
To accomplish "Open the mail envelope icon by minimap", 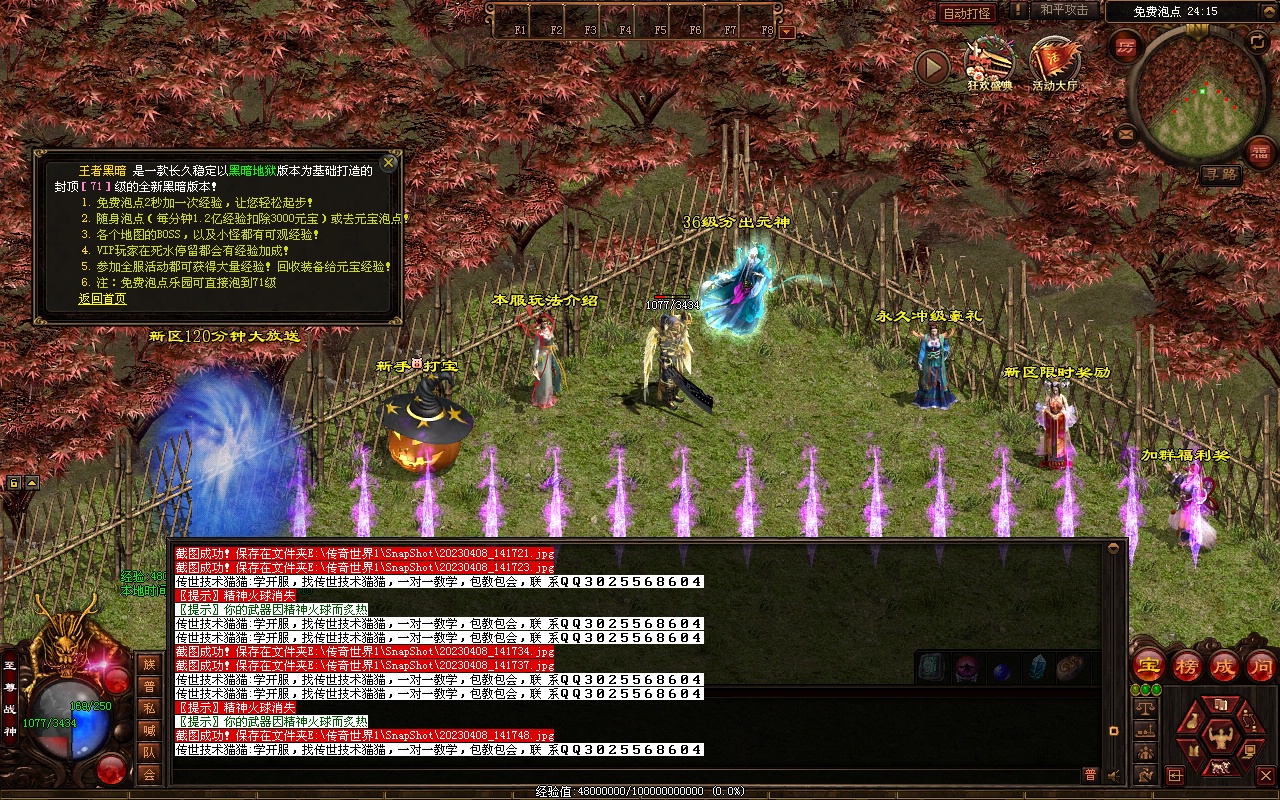I will point(1127,133).
